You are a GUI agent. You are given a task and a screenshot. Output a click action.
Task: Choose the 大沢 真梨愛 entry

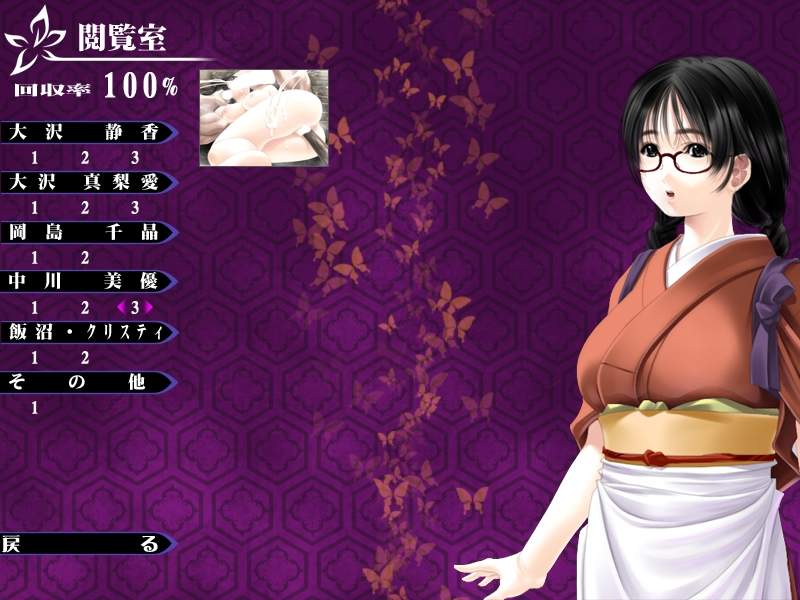pos(85,182)
